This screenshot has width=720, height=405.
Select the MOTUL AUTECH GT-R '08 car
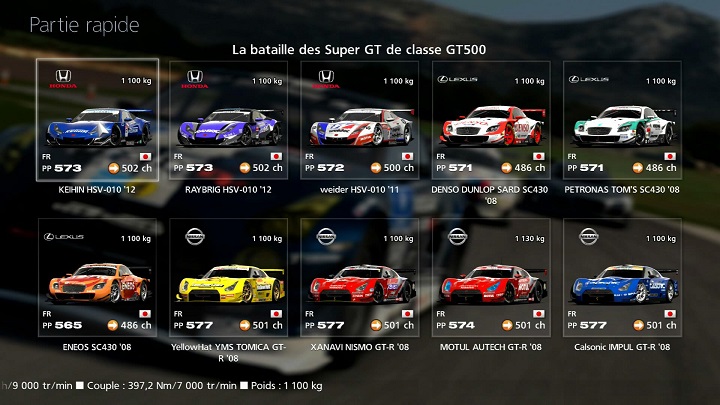click(x=491, y=278)
